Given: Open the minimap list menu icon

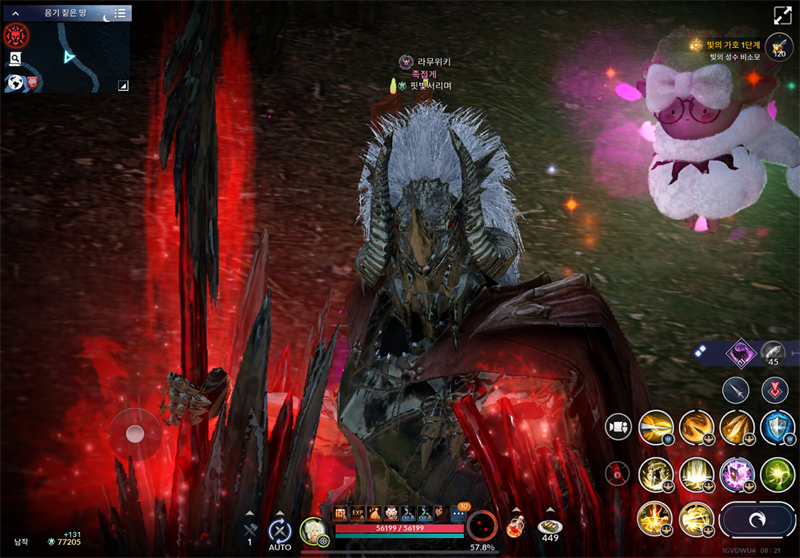Looking at the screenshot, I should coord(120,13).
